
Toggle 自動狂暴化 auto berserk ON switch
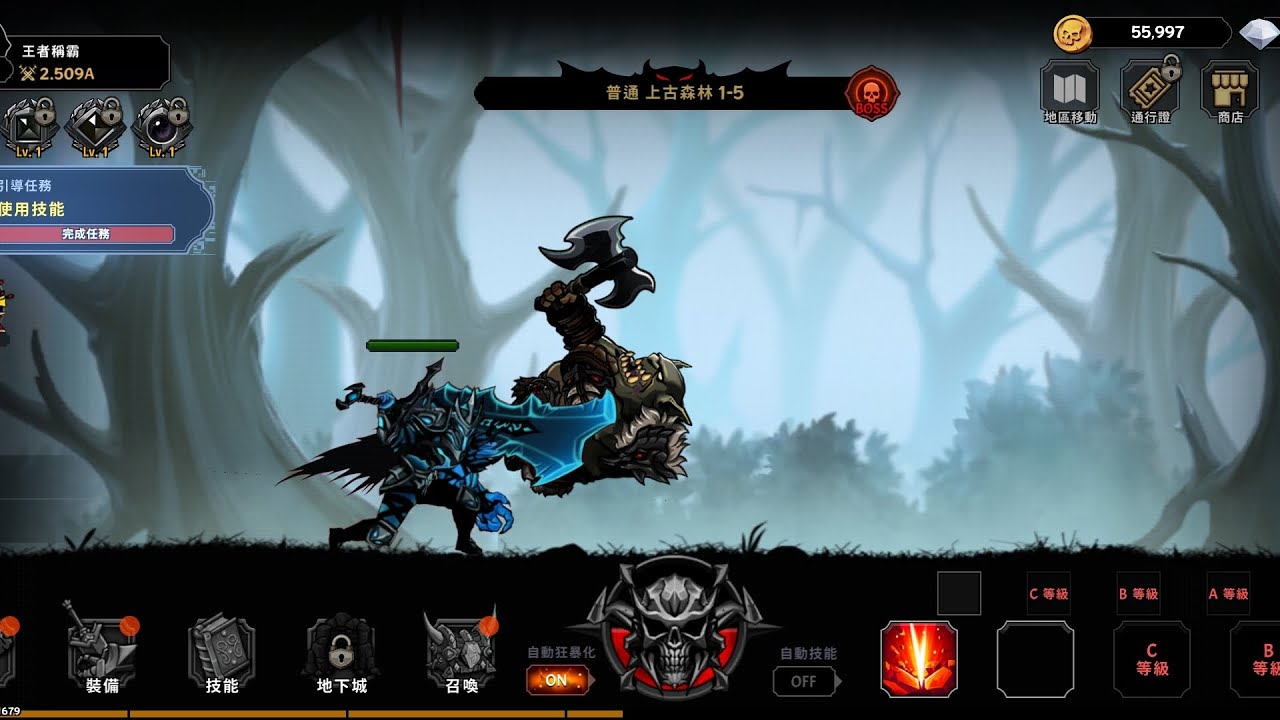[x=557, y=680]
